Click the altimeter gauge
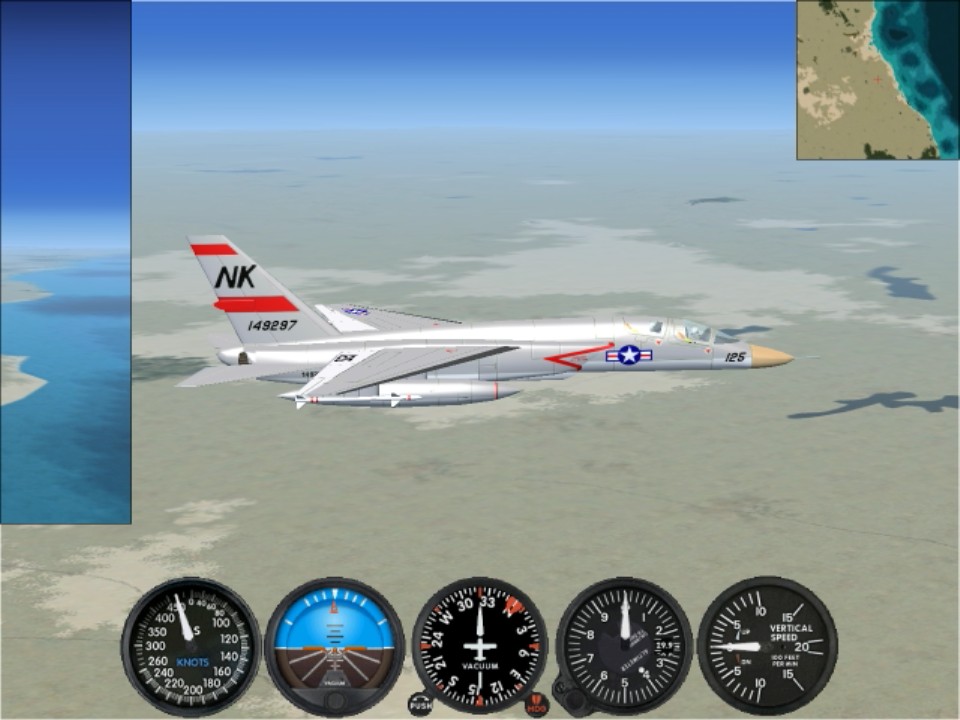Viewport: 960px width, 720px height. click(x=624, y=646)
